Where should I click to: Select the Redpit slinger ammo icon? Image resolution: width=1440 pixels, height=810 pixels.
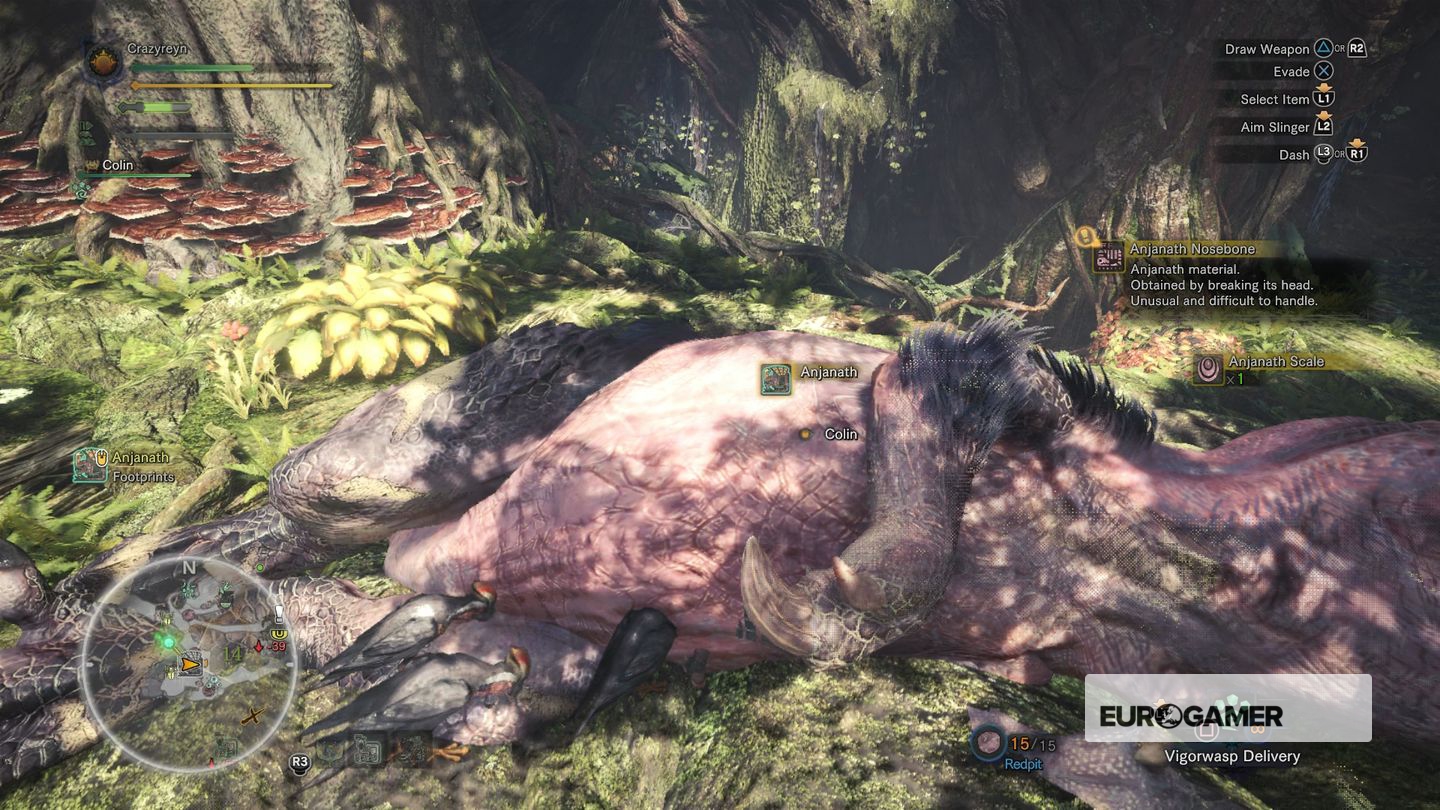990,743
